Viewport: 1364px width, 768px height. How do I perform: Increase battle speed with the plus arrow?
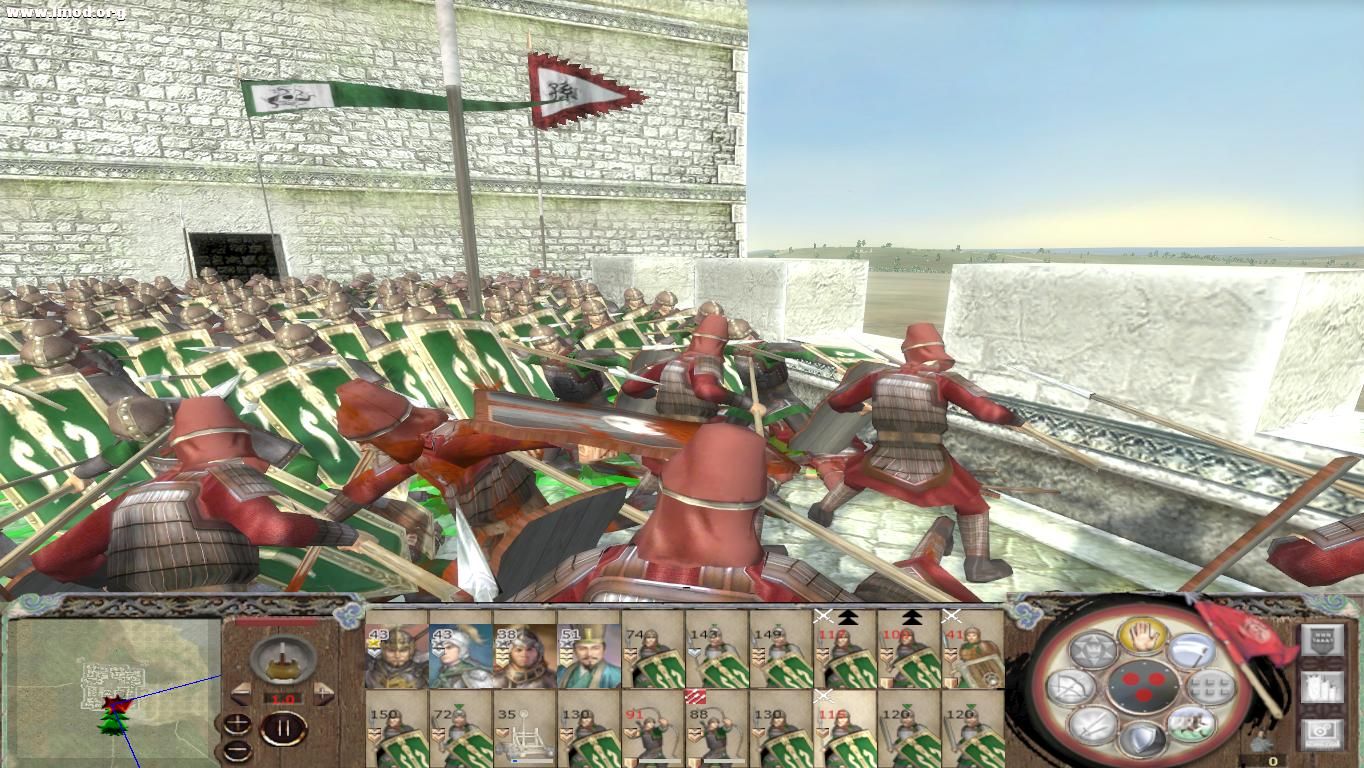[323, 692]
